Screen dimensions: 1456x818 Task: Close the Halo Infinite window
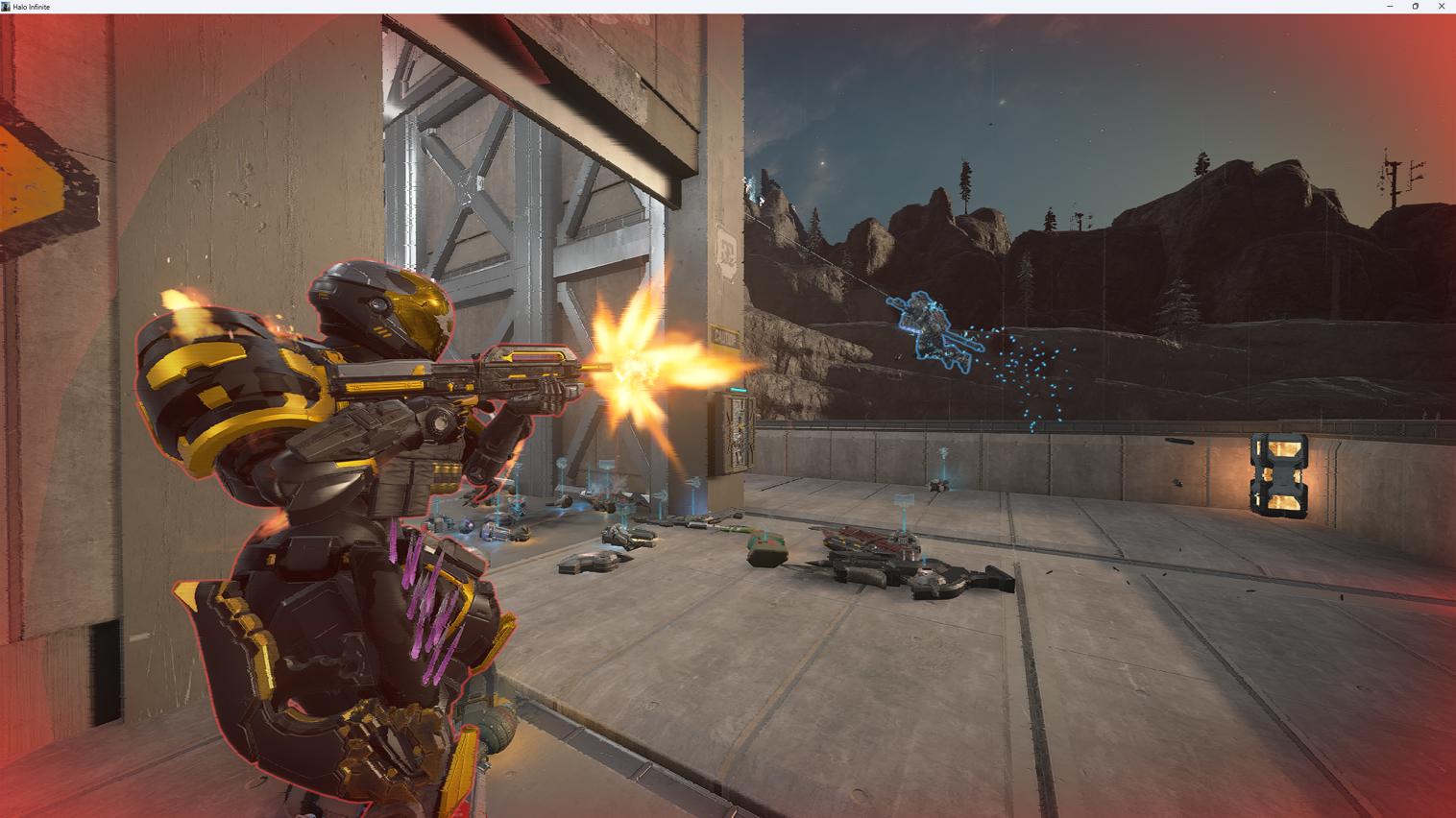coord(1441,7)
